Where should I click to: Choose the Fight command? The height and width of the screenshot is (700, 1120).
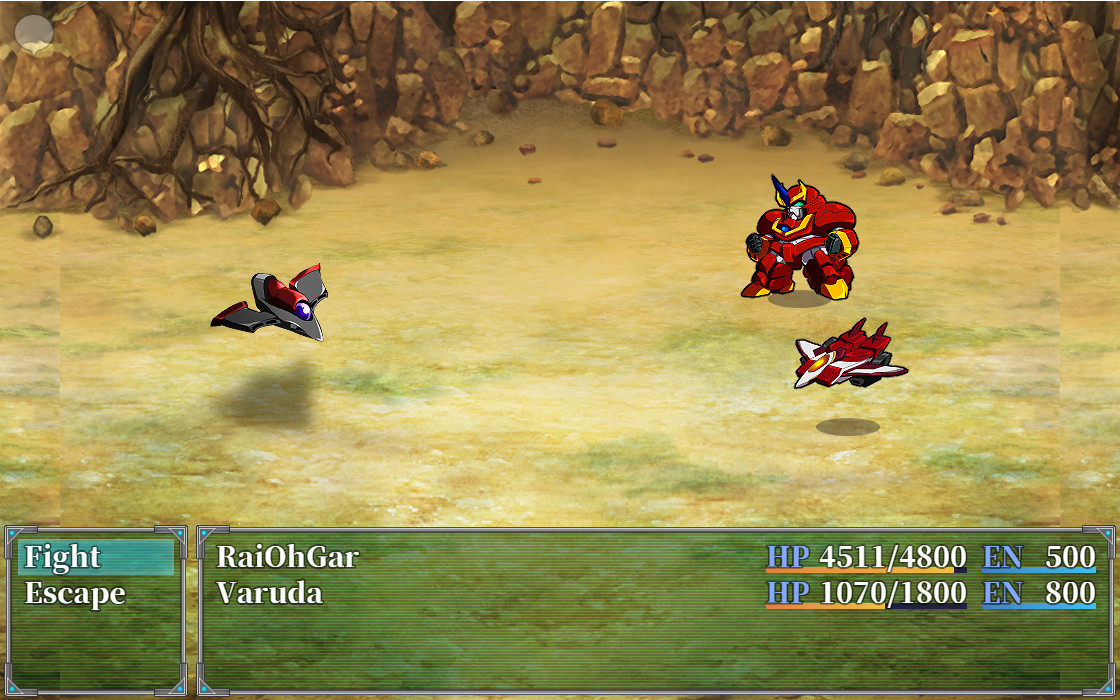[x=63, y=557]
